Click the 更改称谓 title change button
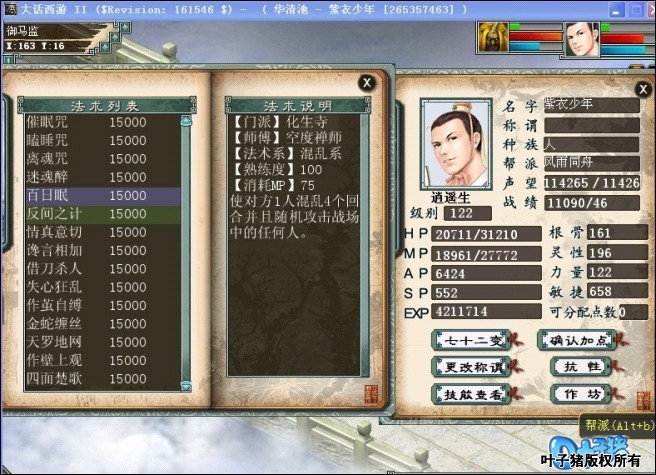Screen dimensions: 656x475 (x=468, y=367)
